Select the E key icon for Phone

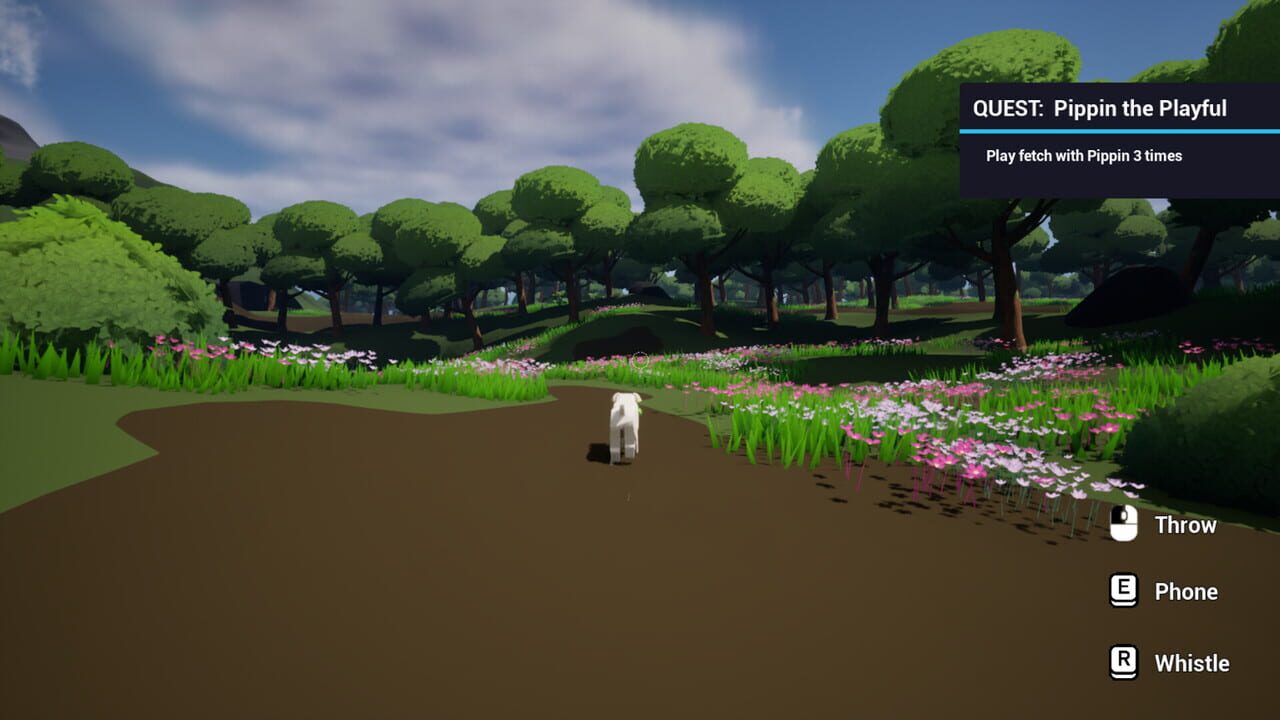tap(1122, 591)
